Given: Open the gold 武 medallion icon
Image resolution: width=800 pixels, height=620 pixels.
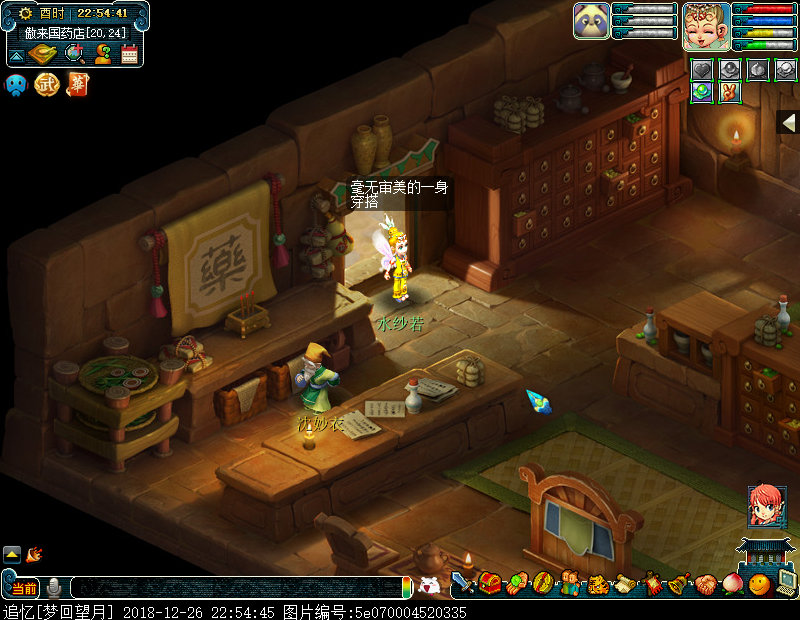Looking at the screenshot, I should 47,85.
